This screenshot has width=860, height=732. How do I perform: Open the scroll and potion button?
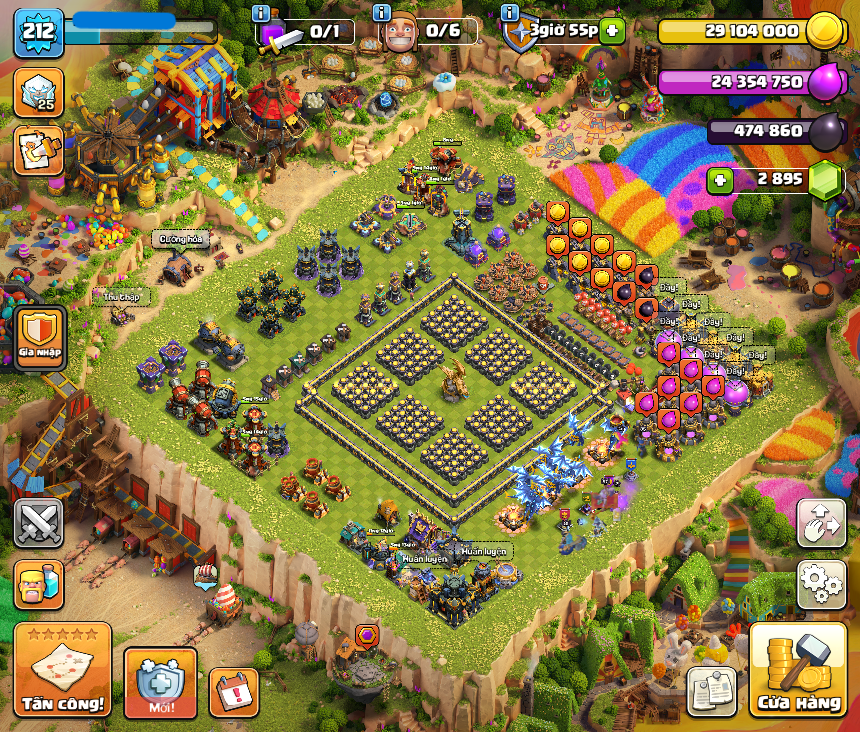(39, 150)
